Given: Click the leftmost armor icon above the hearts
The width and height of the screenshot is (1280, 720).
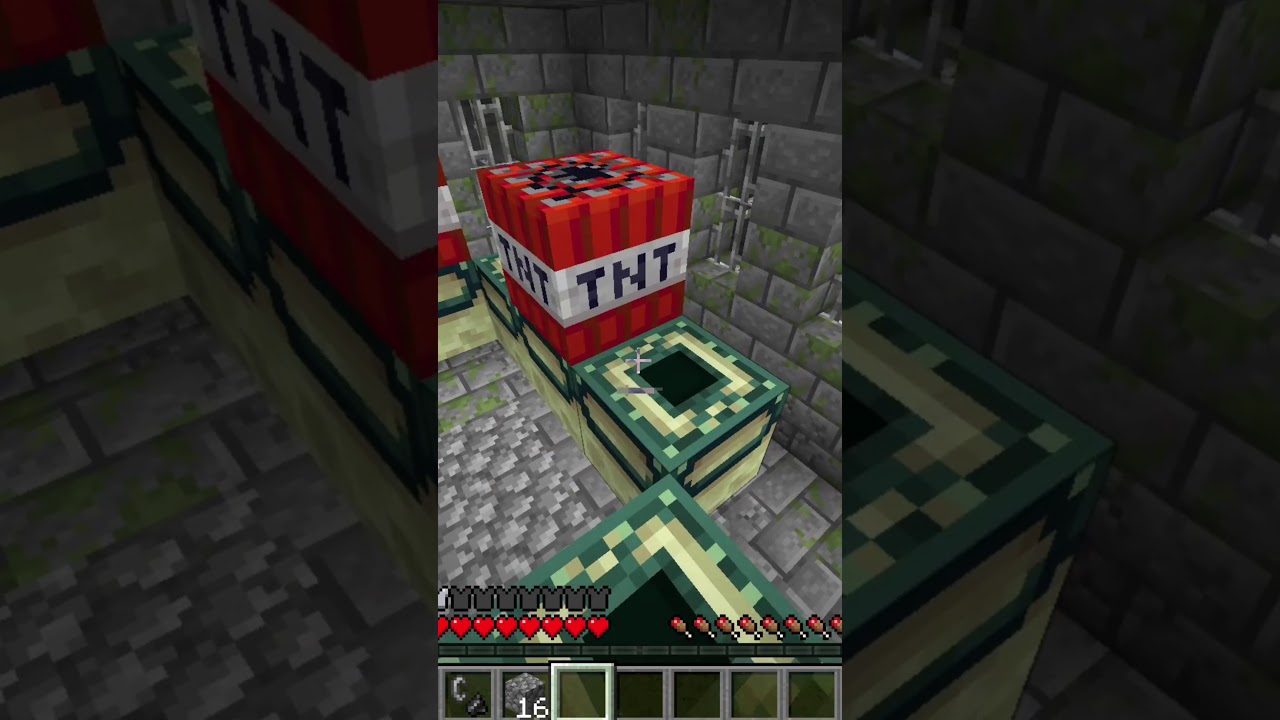Looking at the screenshot, I should 443,598.
